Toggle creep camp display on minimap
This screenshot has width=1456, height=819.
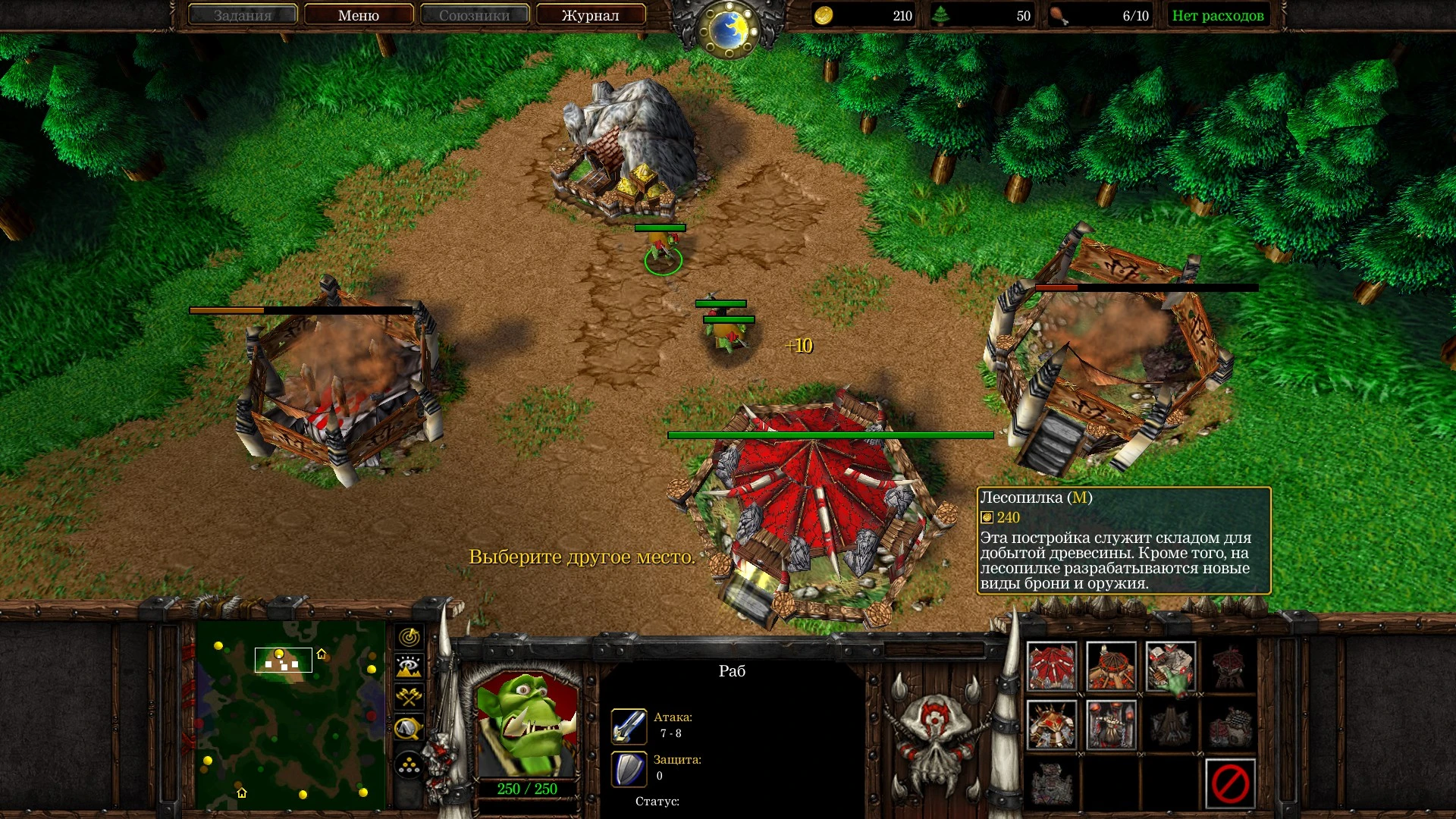pyautogui.click(x=409, y=729)
